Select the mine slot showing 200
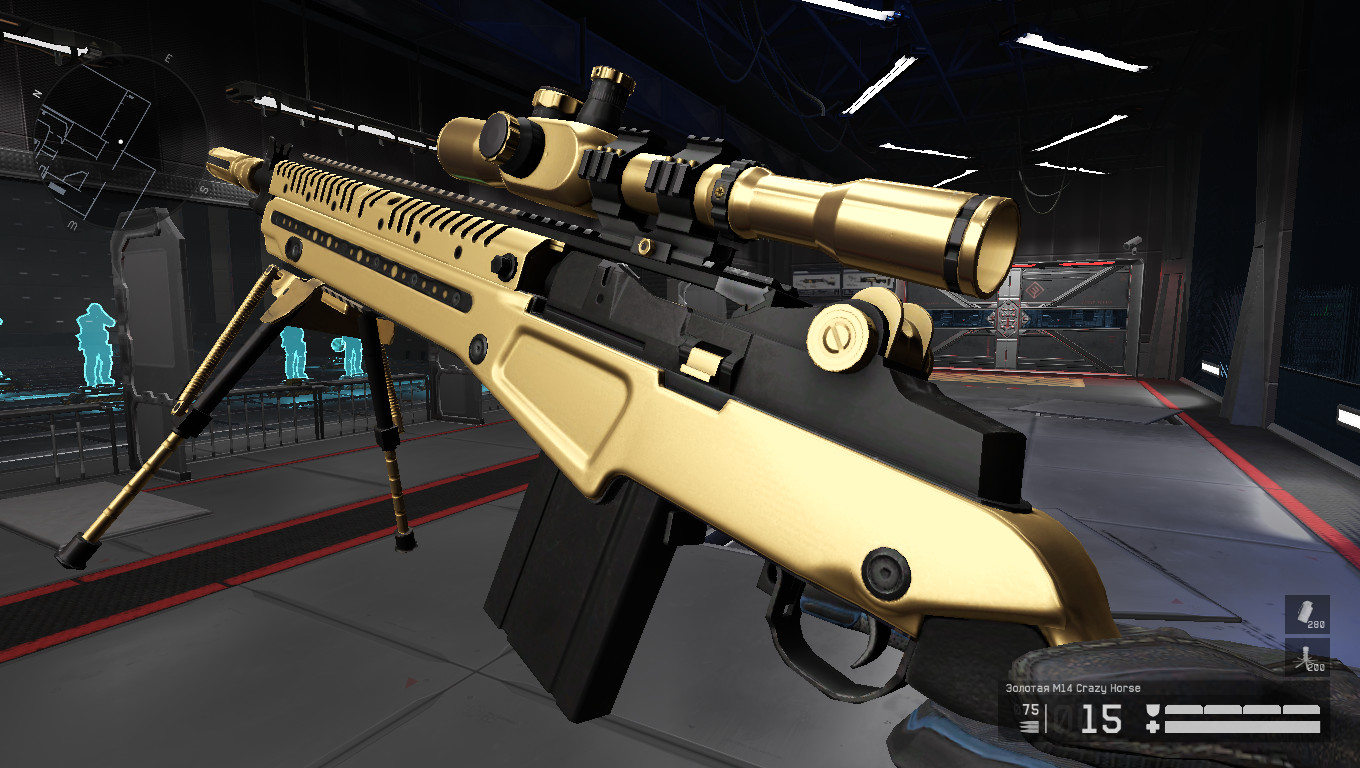Image resolution: width=1360 pixels, height=768 pixels. tap(1307, 657)
